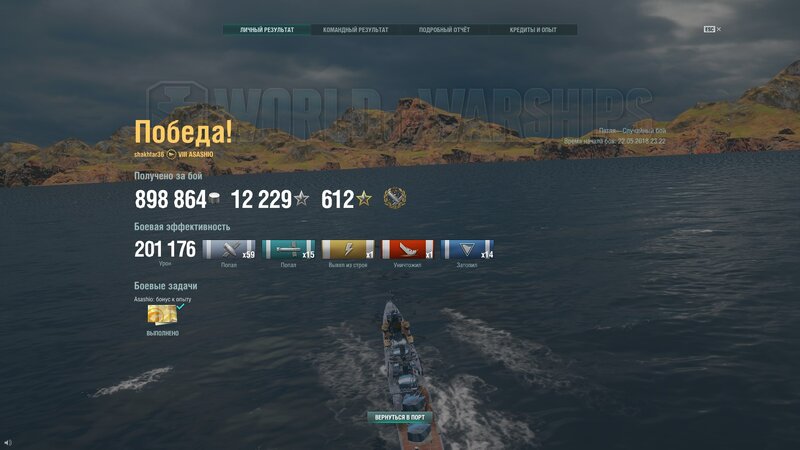Open the Подробный отчёт tab
800x450 pixels.
444,30
